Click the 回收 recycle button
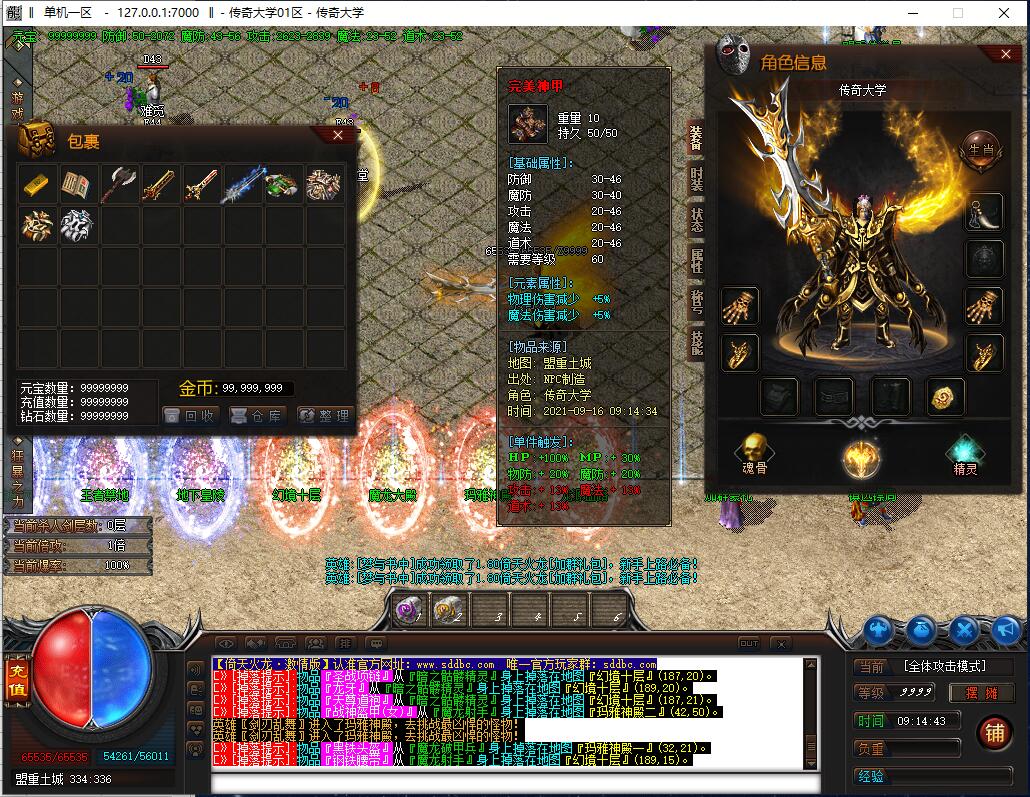Viewport: 1030px width, 797px height. [x=190, y=415]
